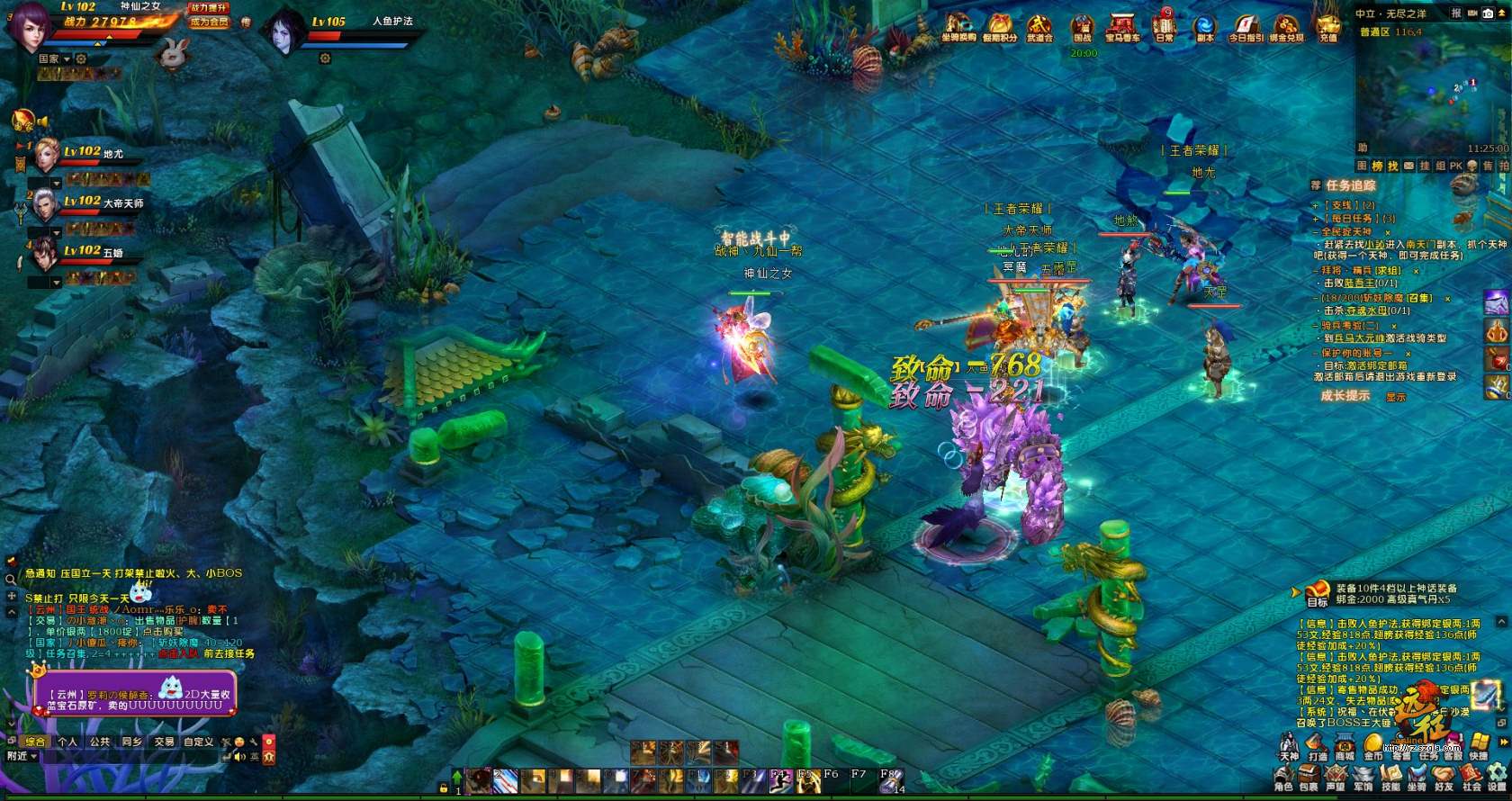Open the 日常 daily activities icon

pyautogui.click(x=1164, y=26)
